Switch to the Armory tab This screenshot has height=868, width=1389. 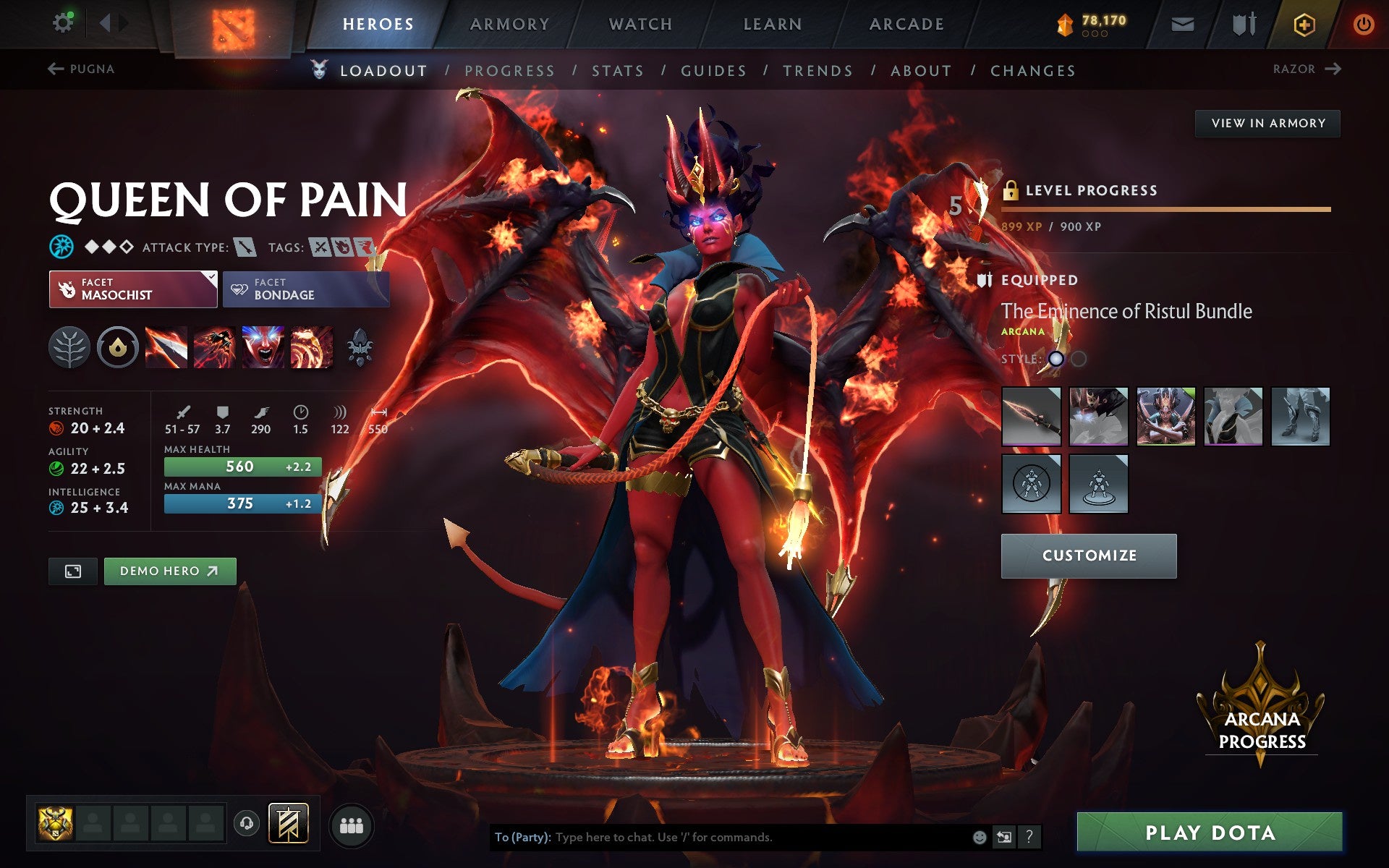tap(509, 23)
